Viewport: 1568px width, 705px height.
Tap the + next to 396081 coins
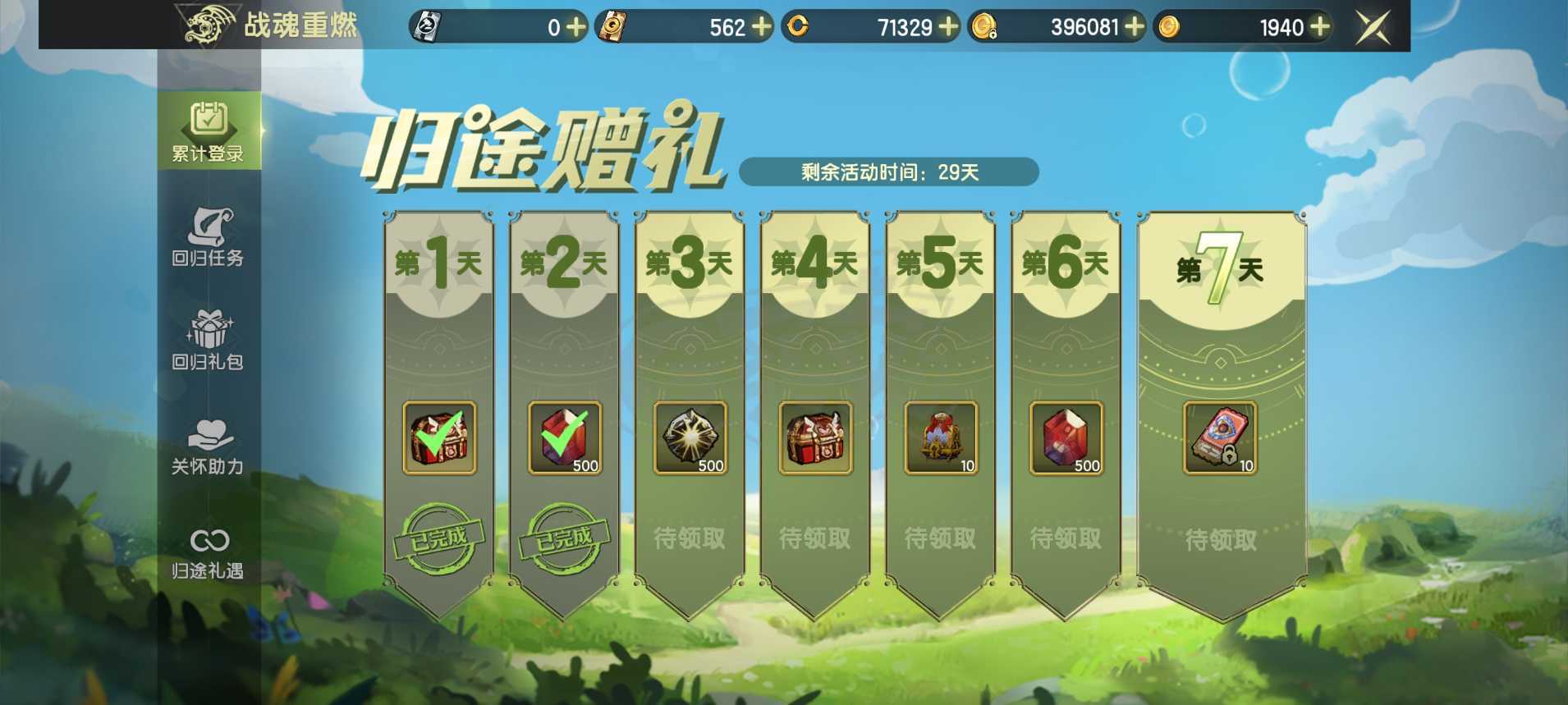1136,27
